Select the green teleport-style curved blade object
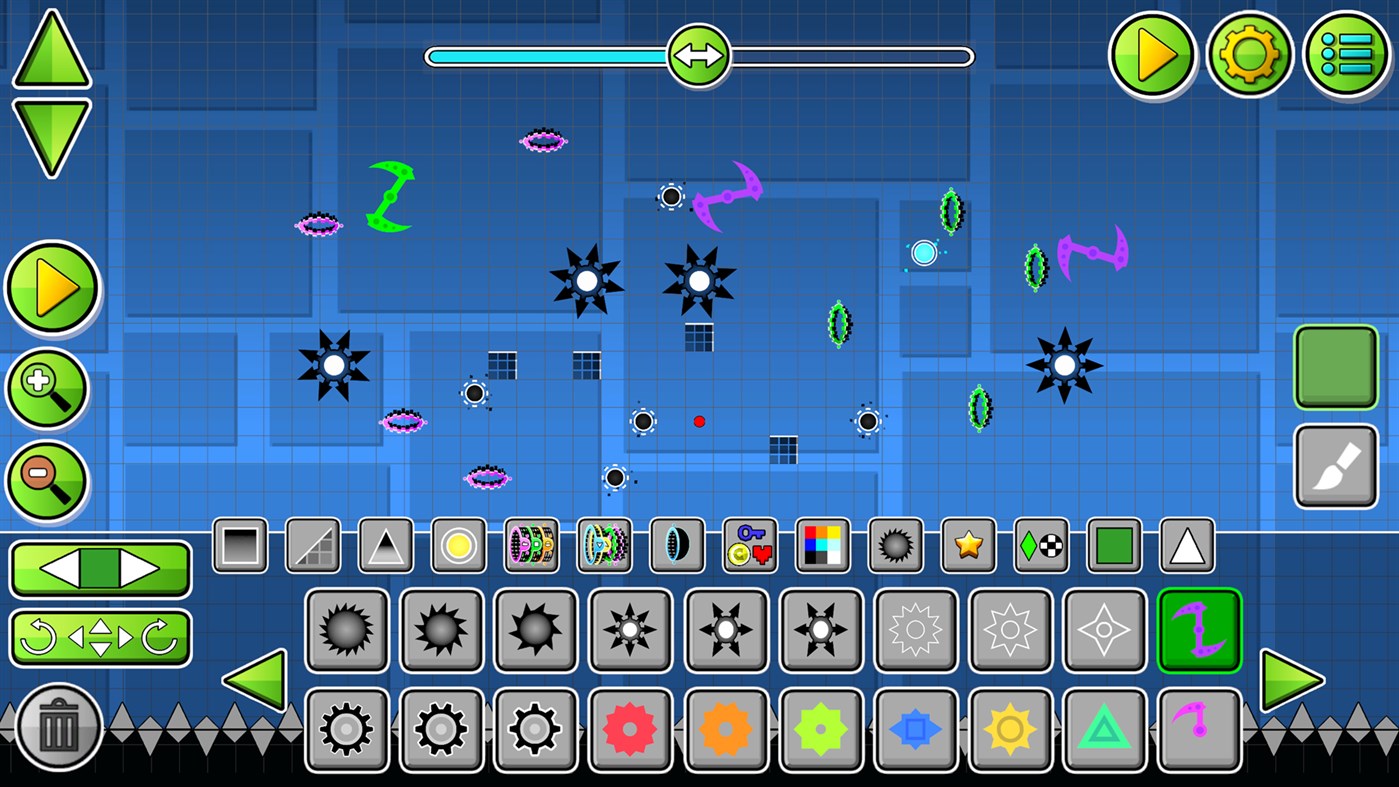The image size is (1399, 787). (x=1199, y=630)
